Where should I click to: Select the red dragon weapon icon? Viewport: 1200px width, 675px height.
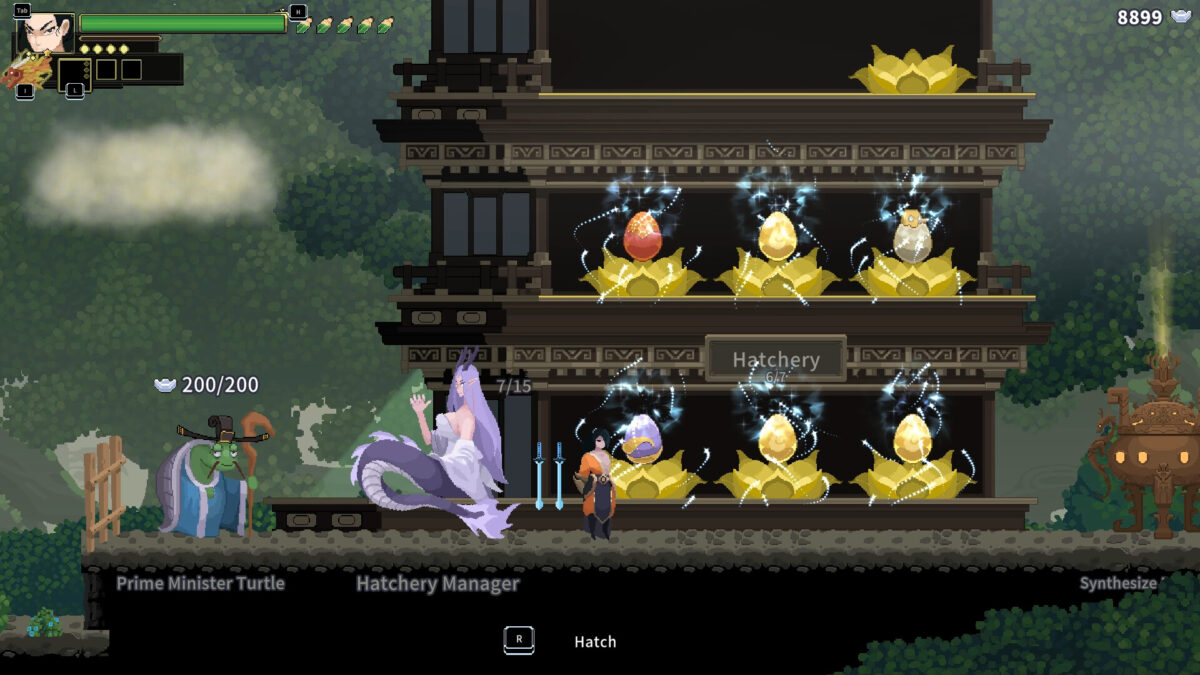26,70
